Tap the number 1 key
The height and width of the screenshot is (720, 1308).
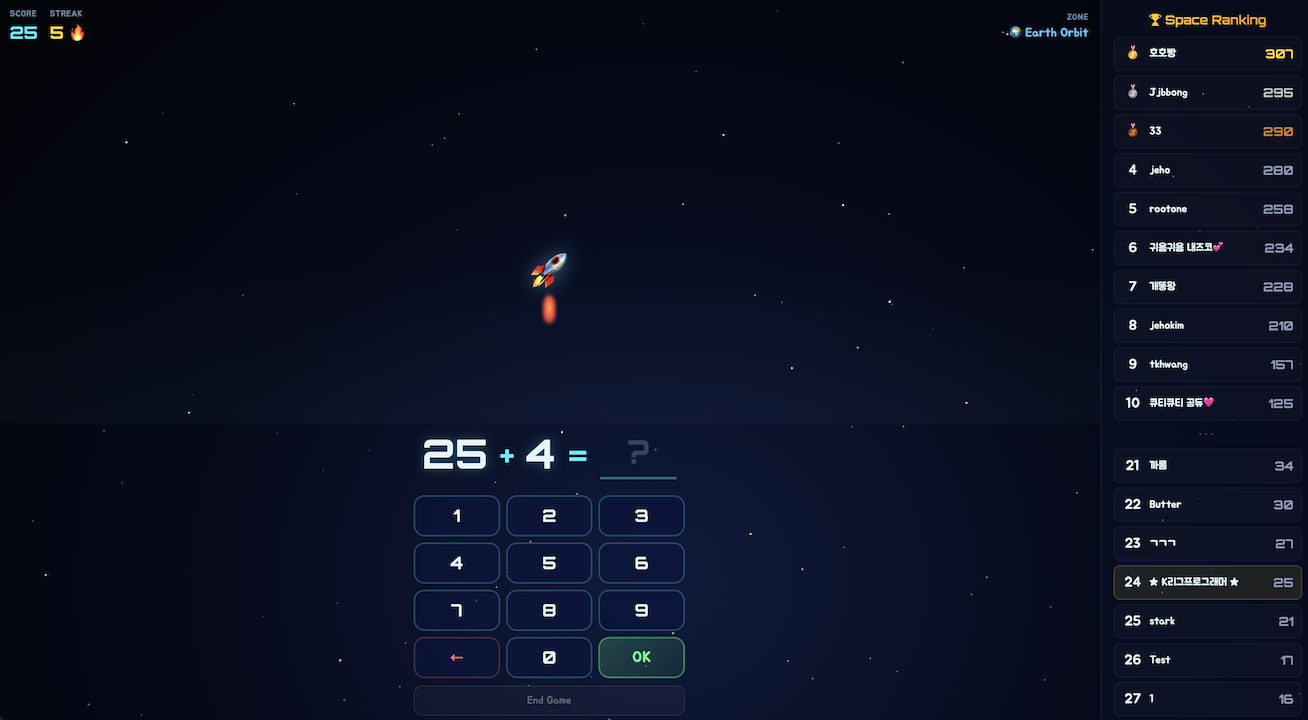tap(457, 516)
